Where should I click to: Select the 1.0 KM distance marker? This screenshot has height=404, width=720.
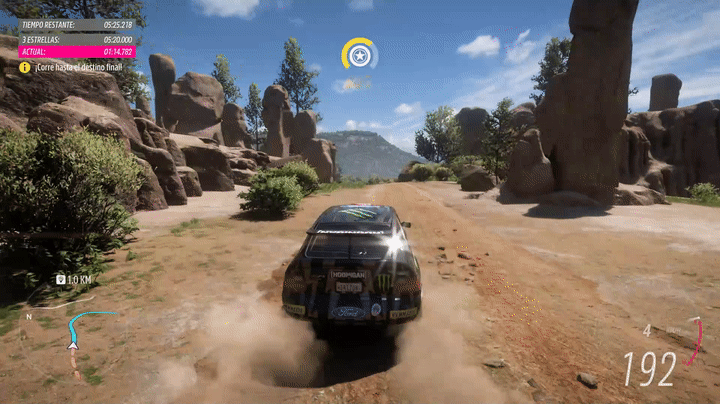tap(73, 279)
